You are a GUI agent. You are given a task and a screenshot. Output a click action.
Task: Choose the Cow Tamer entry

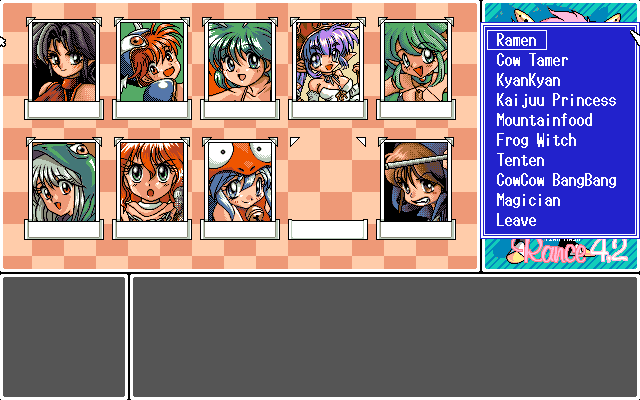pos(532,61)
